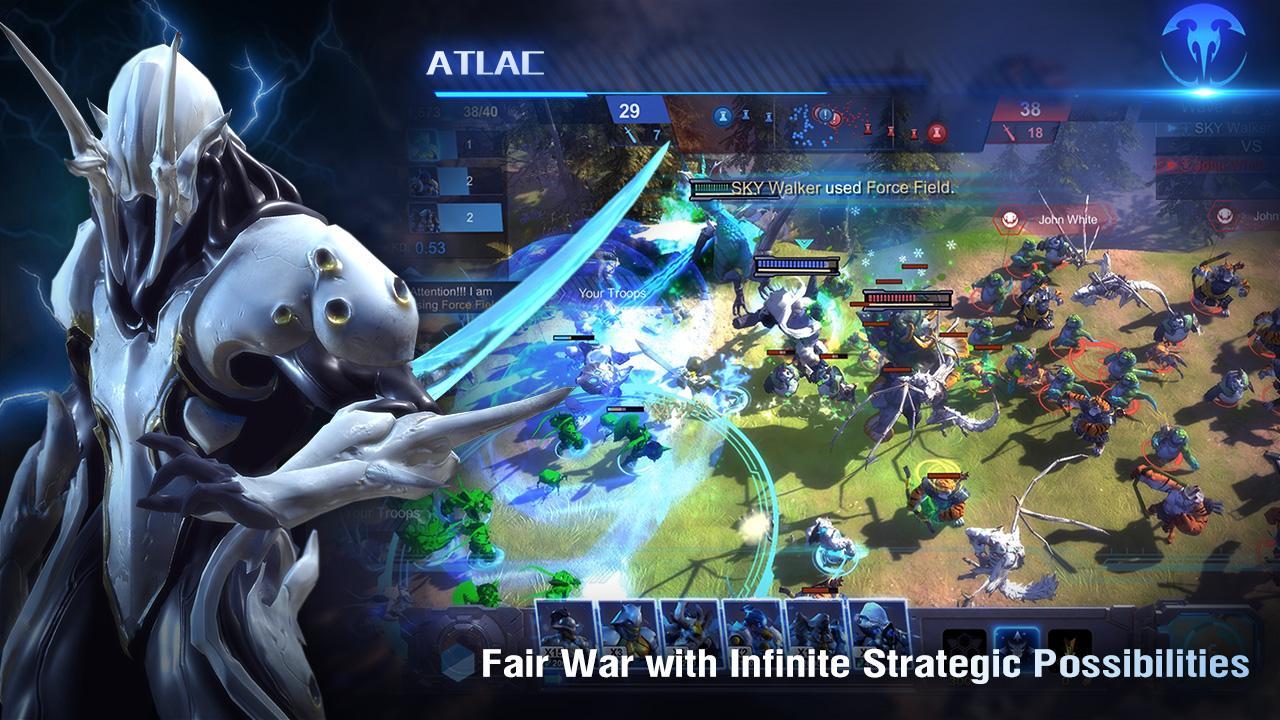
Task: Click the ATLAC title logo
Action: point(487,62)
